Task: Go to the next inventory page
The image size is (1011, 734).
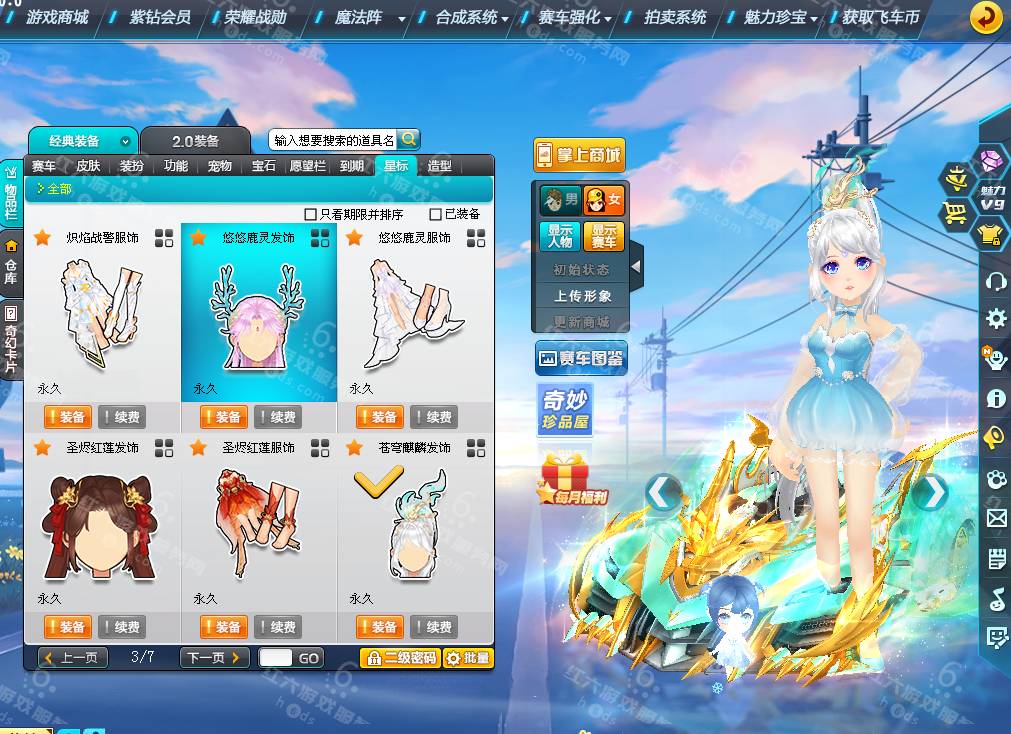Action: pos(214,658)
